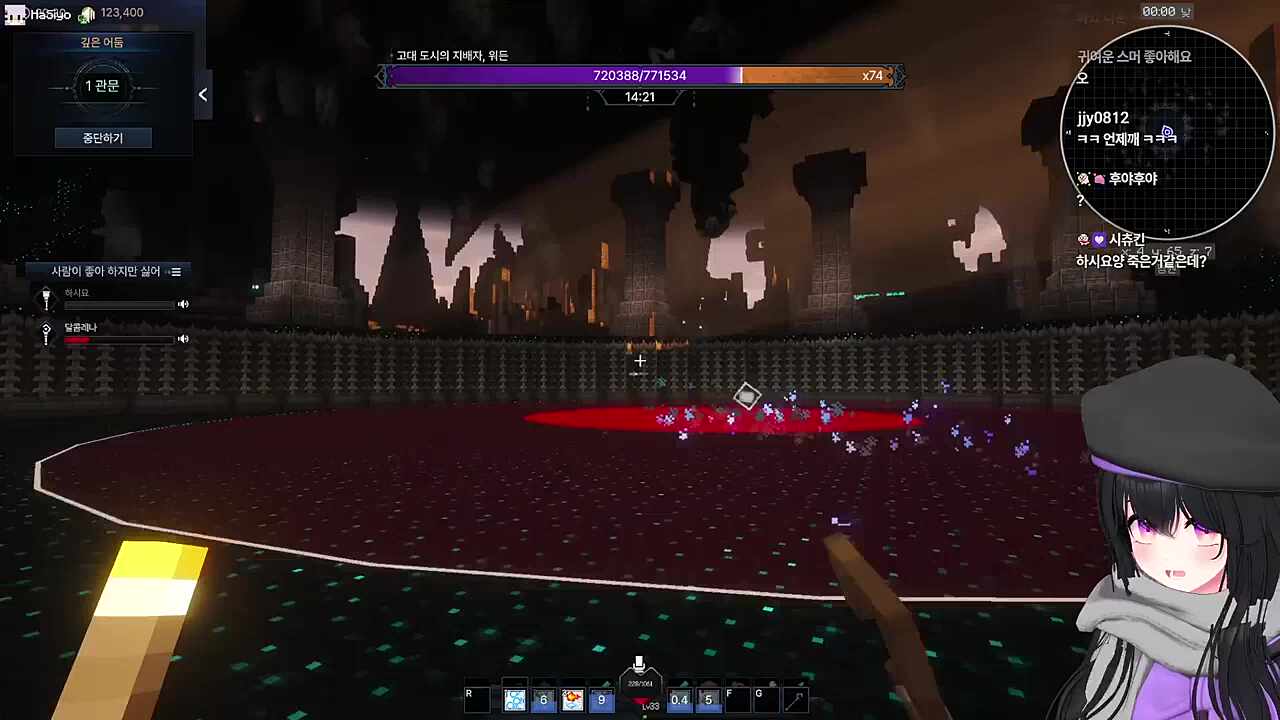The image size is (1280, 720).
Task: Select the staff weapon slot in hotbar
Action: pyautogui.click(x=795, y=700)
